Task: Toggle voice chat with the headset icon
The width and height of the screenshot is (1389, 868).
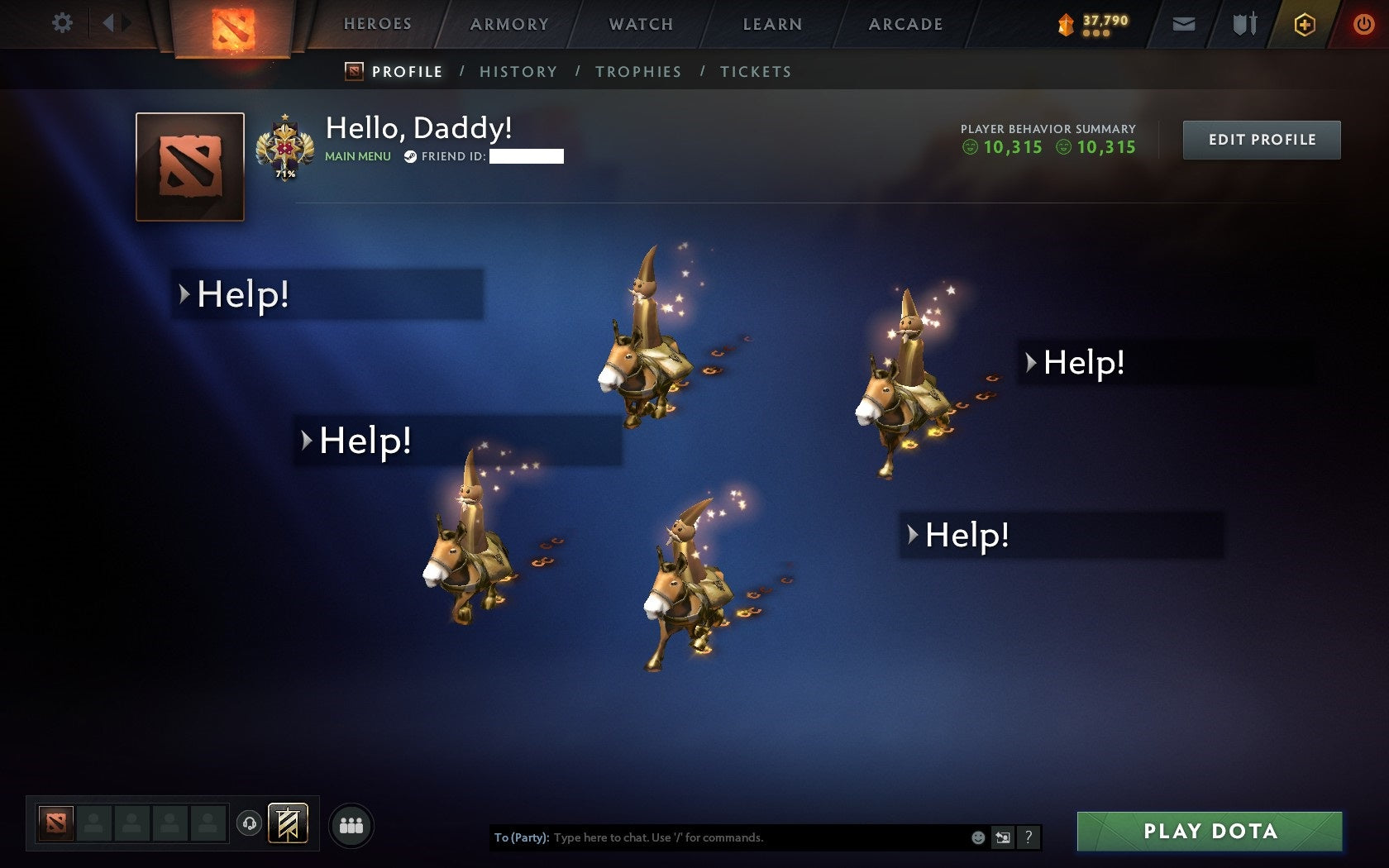Action: tap(251, 824)
